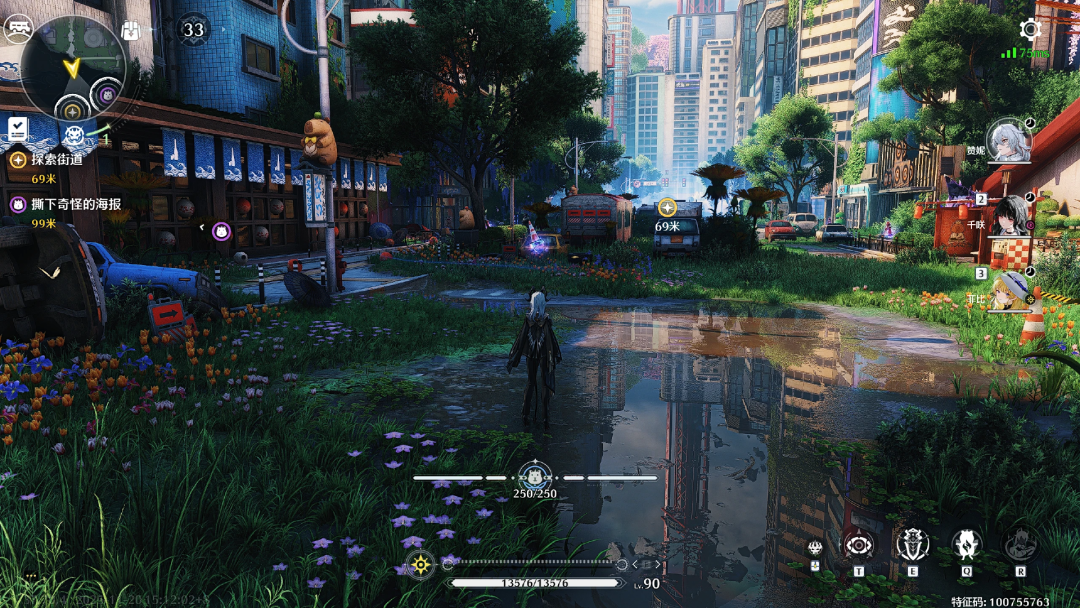This screenshot has width=1080, height=608.
Task: Open the backpack inventory icon
Action: (131, 30)
